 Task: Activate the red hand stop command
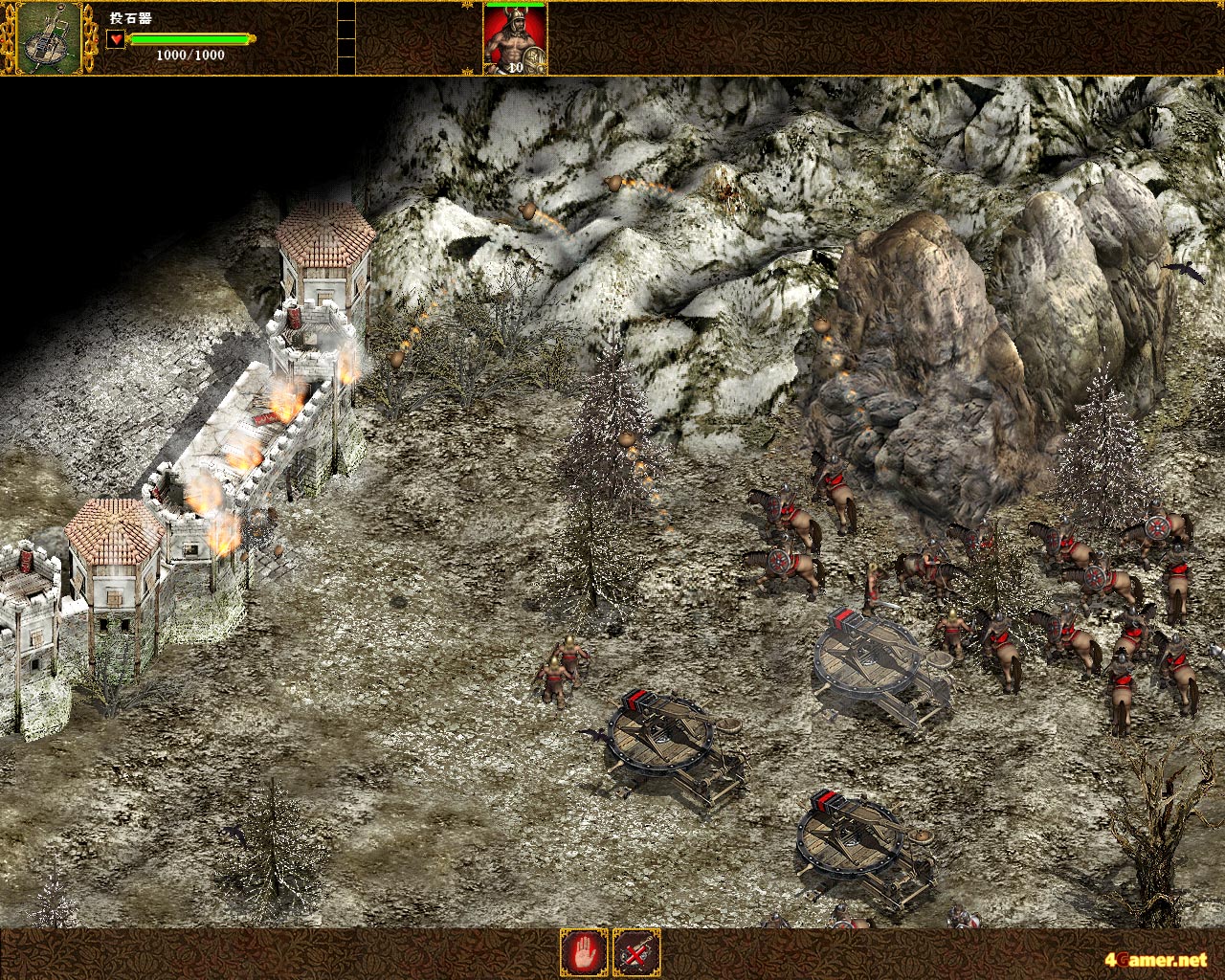[584, 952]
